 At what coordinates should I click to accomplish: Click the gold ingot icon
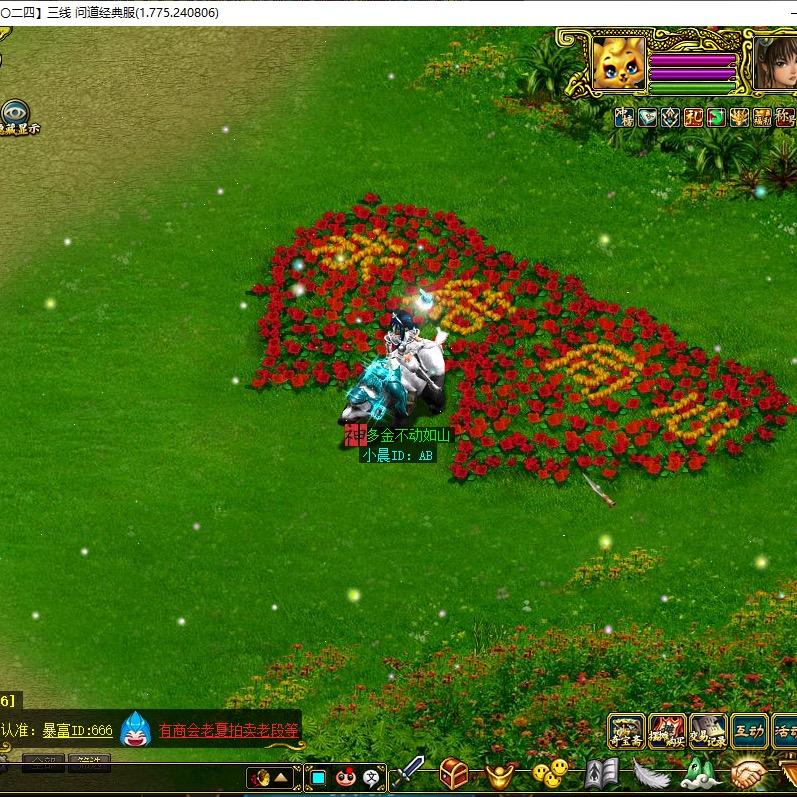(x=500, y=773)
